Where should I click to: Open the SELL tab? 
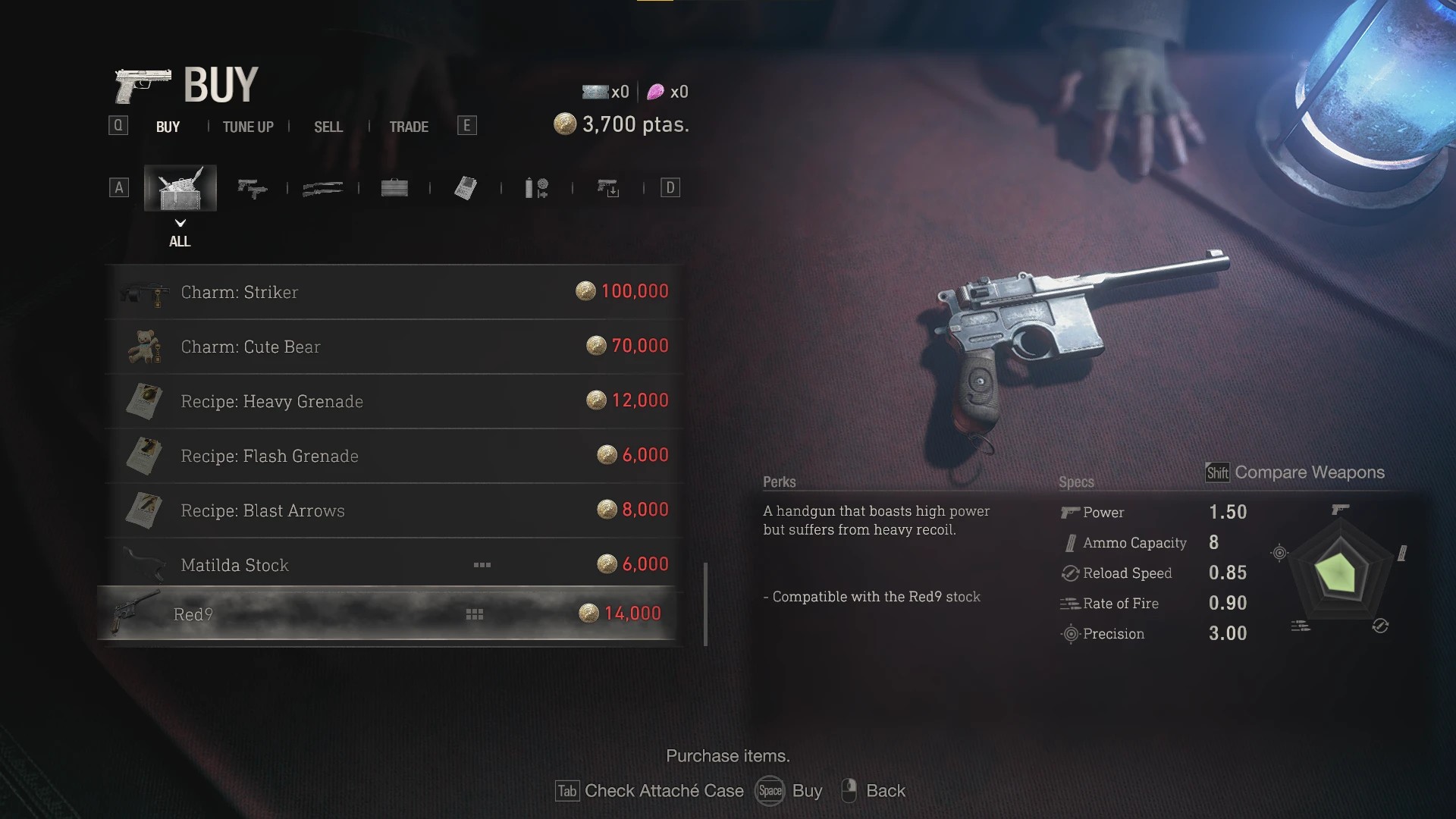pos(328,127)
